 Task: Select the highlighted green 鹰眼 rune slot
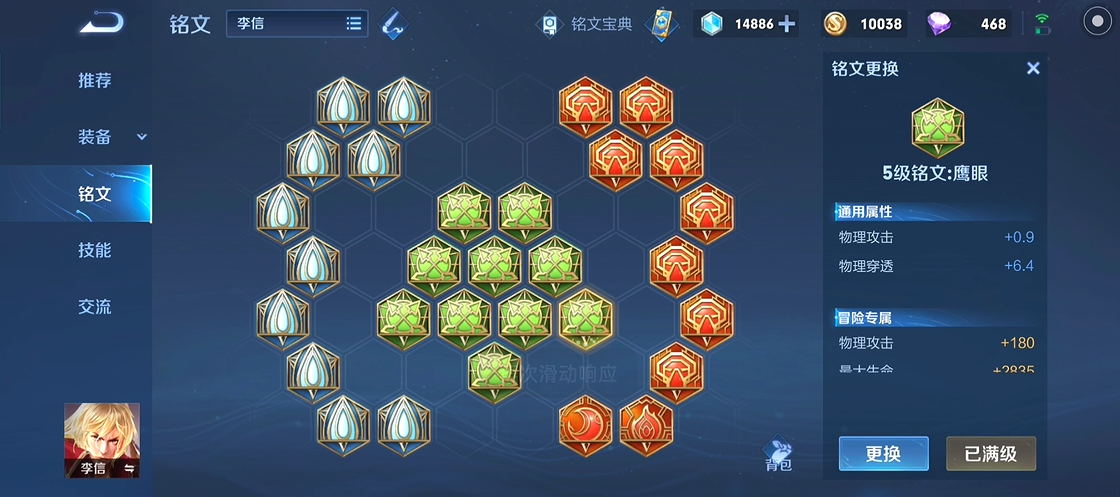tap(585, 319)
